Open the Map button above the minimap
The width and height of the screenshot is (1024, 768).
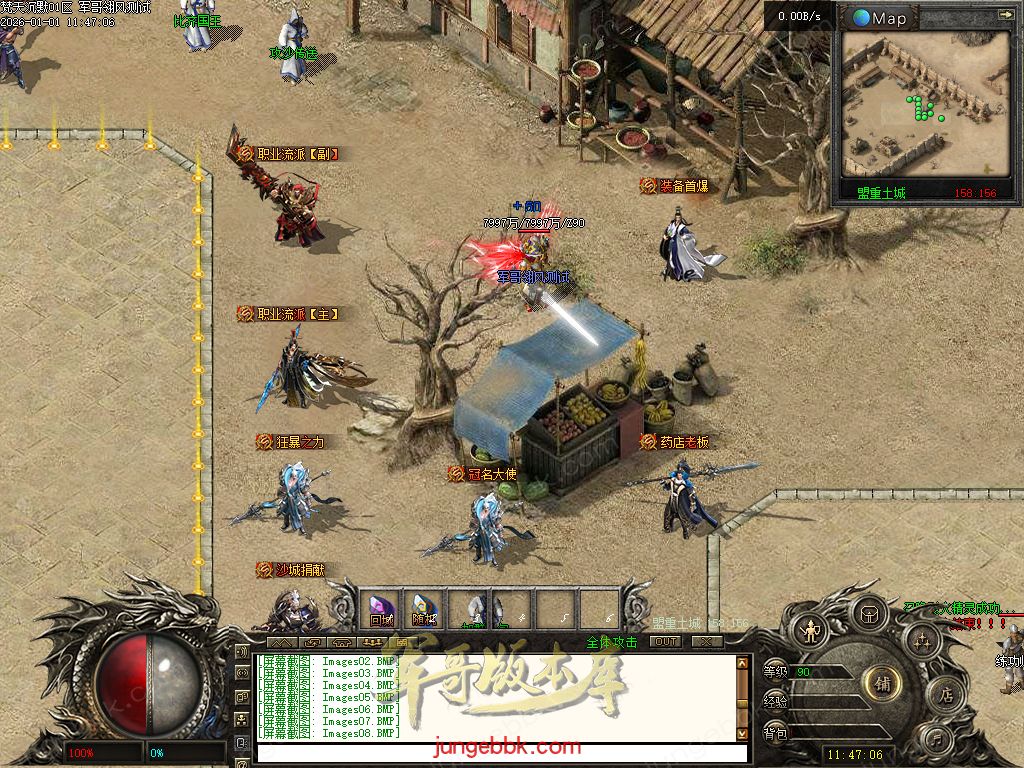(880, 18)
